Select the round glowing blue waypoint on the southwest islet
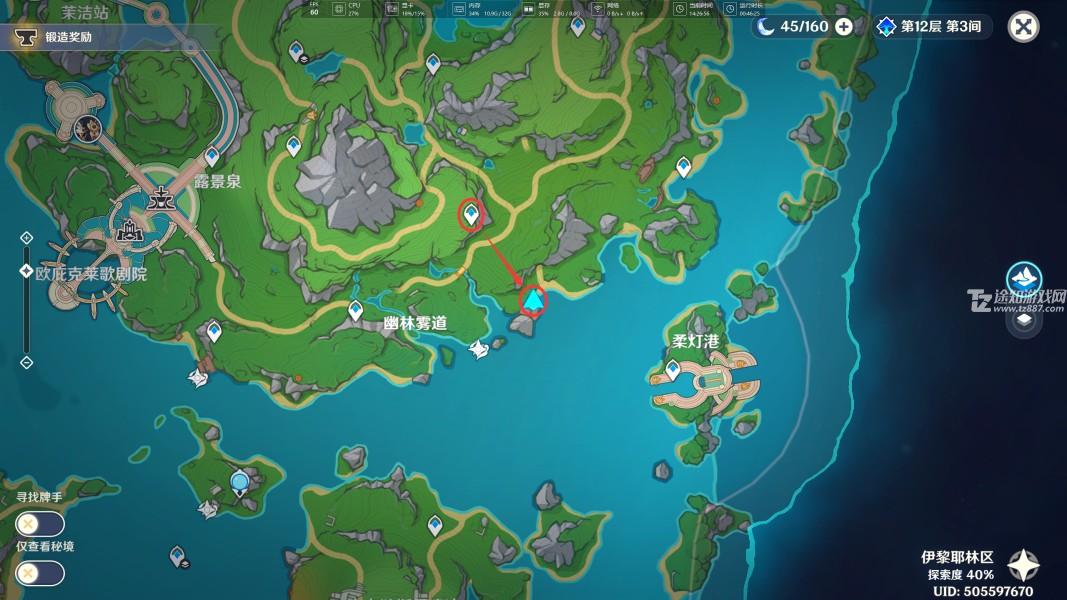Image resolution: width=1067 pixels, height=600 pixels. [239, 485]
